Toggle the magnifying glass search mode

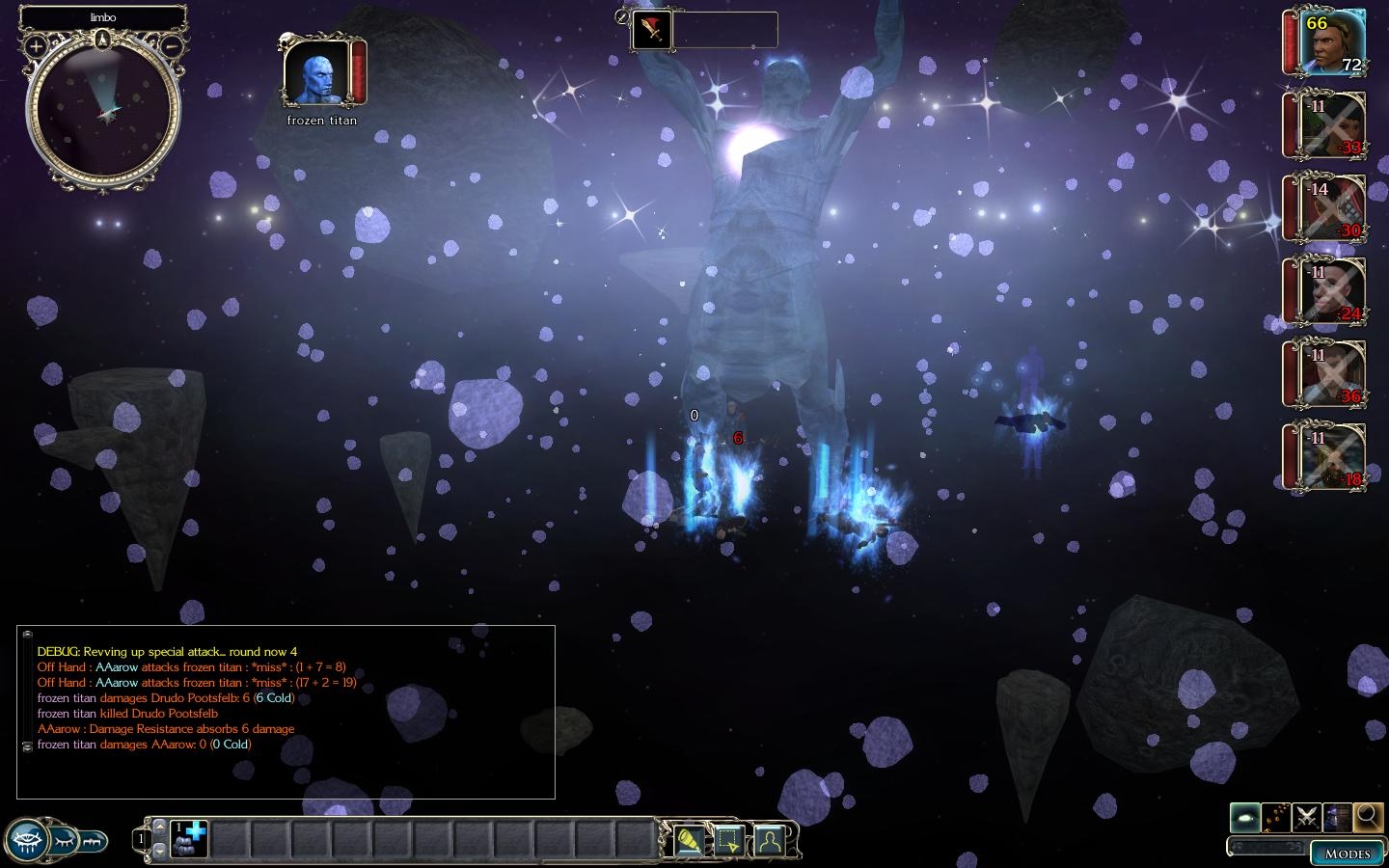[x=1368, y=818]
